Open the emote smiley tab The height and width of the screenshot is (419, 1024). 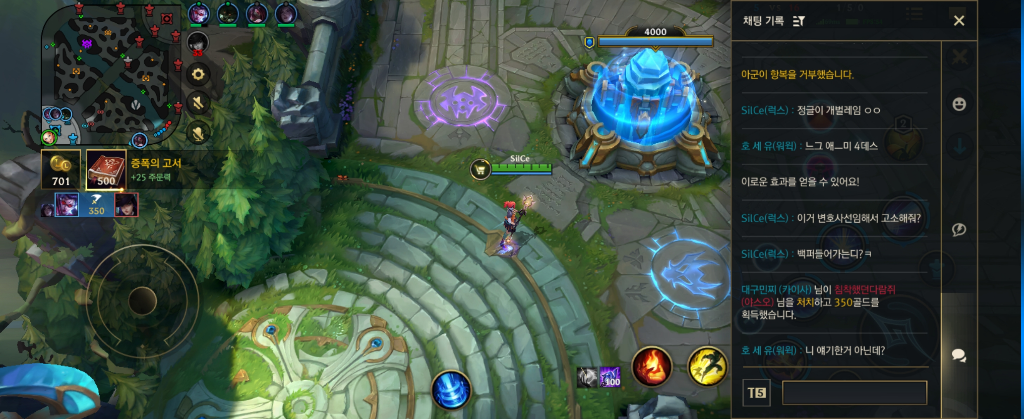pos(959,103)
